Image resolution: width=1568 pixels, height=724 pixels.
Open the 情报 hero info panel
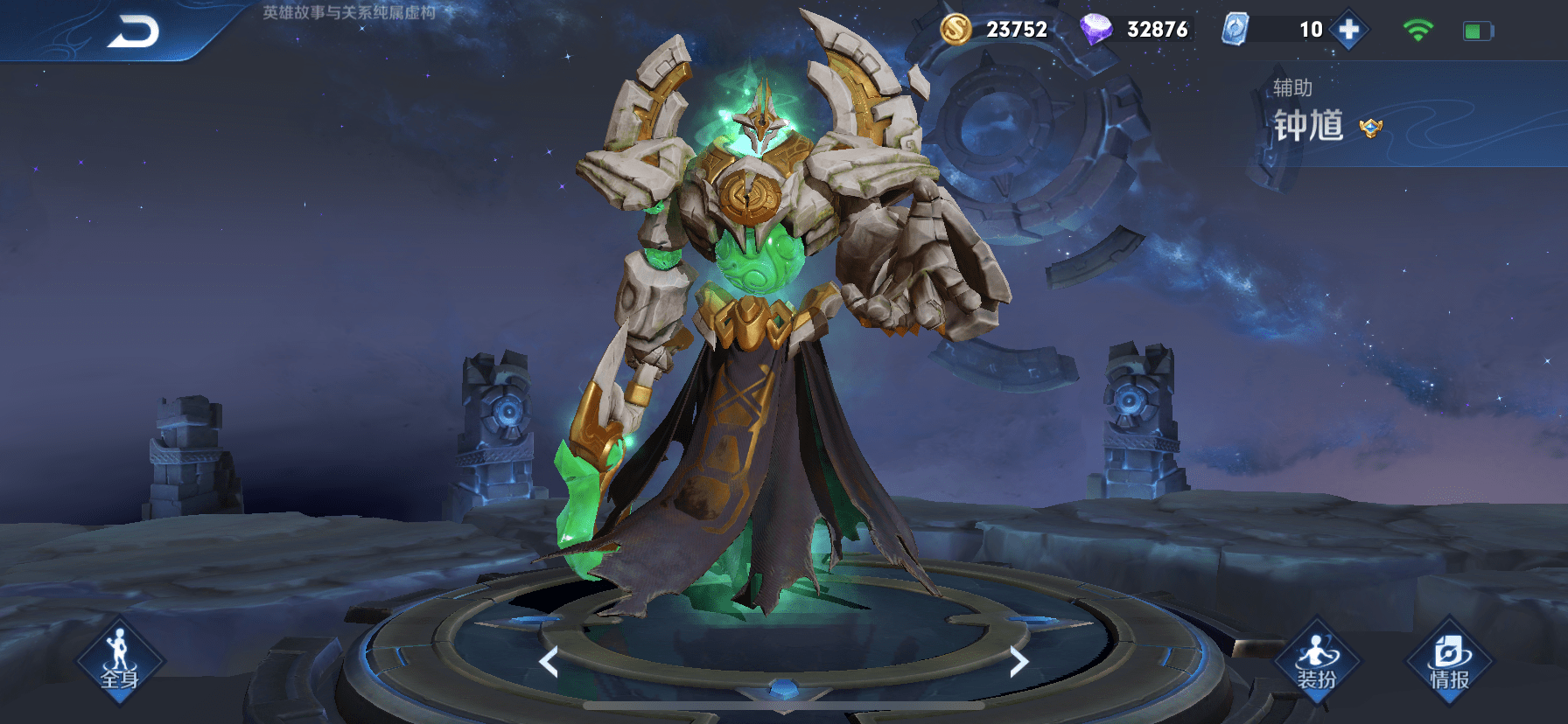pyautogui.click(x=1449, y=662)
